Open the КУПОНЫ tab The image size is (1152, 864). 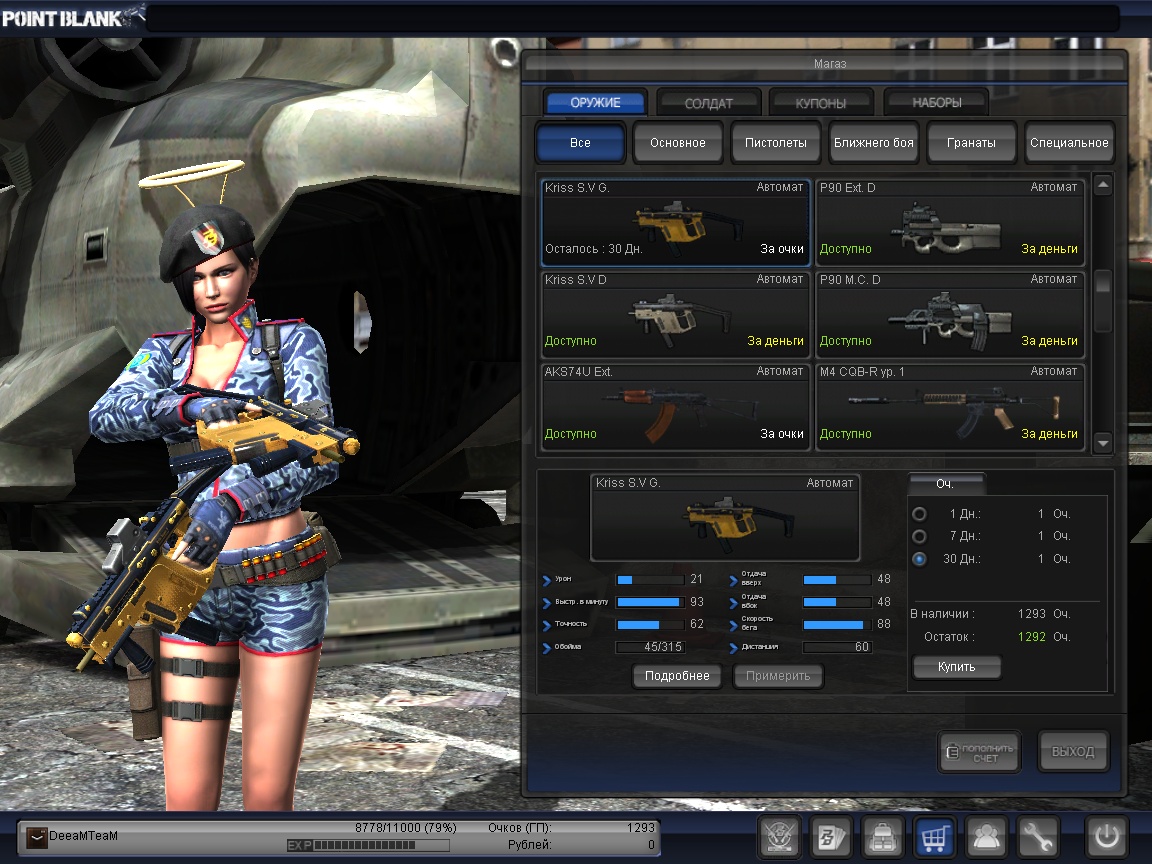tap(821, 103)
